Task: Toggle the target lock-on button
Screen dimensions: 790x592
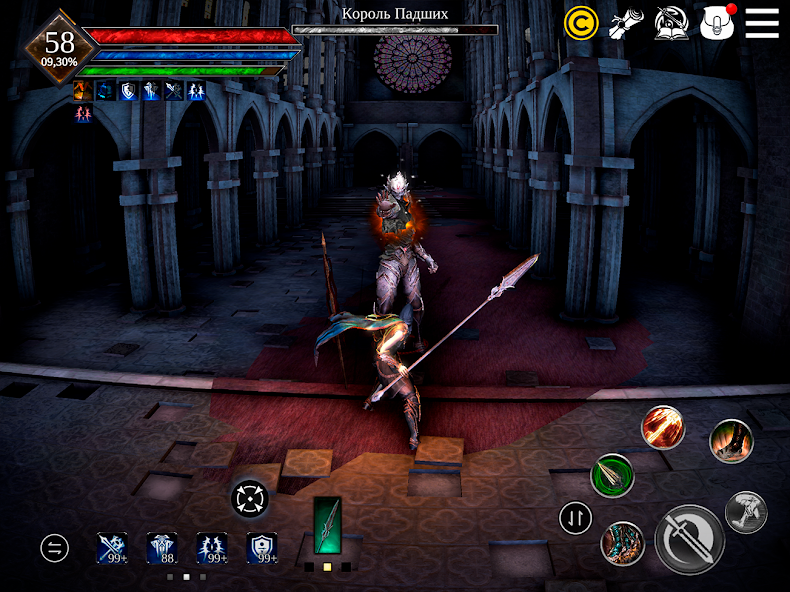Action: (x=249, y=497)
